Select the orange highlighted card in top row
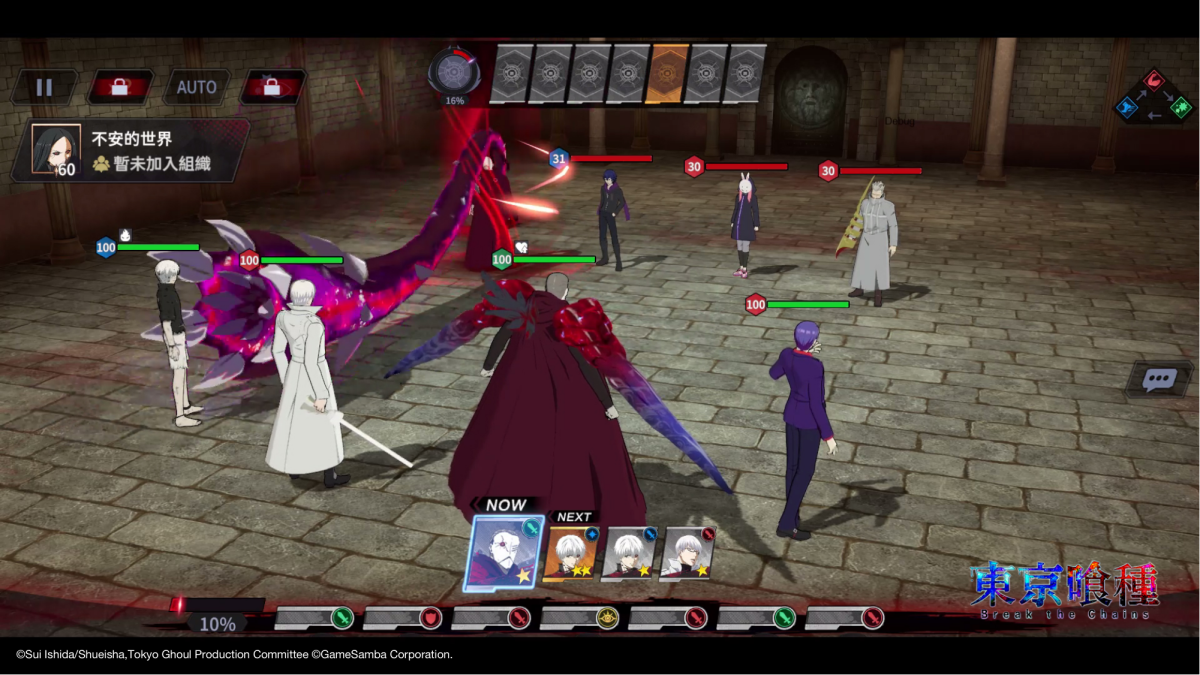Screen dimensions: 1200x675 pos(667,73)
